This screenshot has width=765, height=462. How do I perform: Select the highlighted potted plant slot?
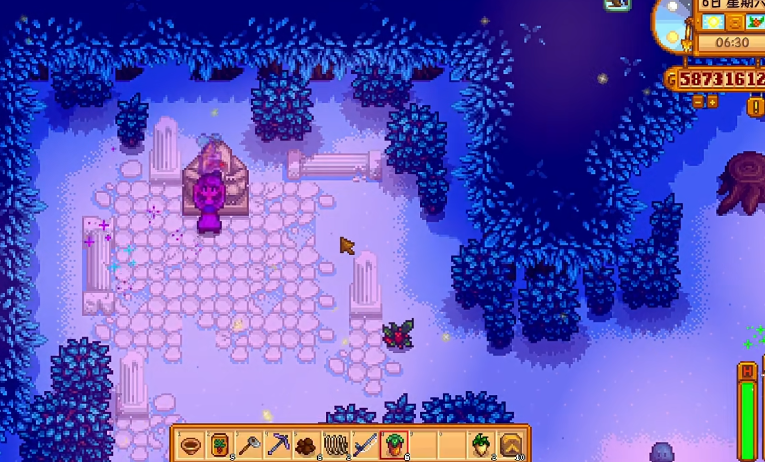click(395, 444)
